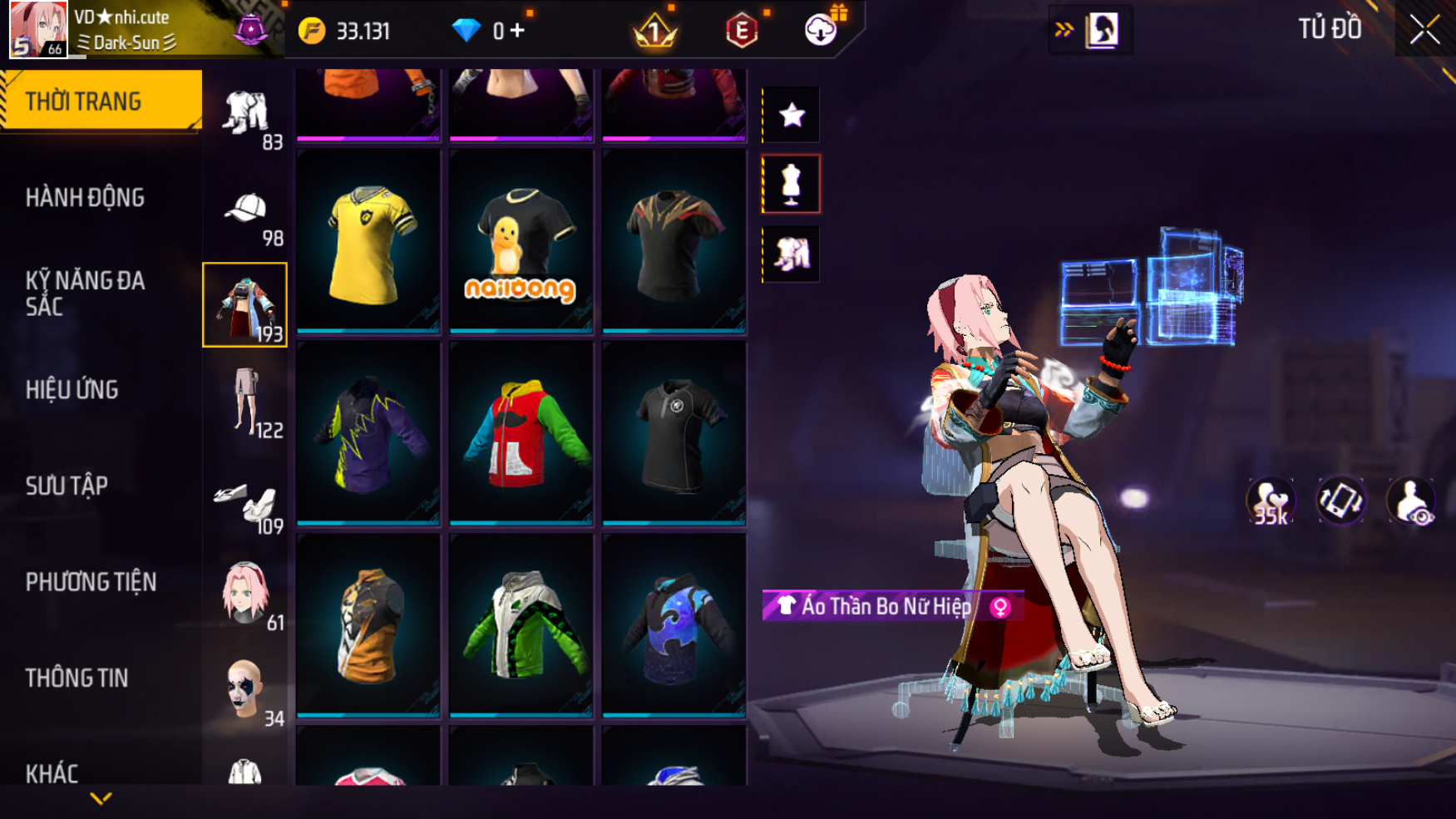Add diamonds with the plus button
Image resolution: width=1456 pixels, height=819 pixels.
(x=517, y=31)
